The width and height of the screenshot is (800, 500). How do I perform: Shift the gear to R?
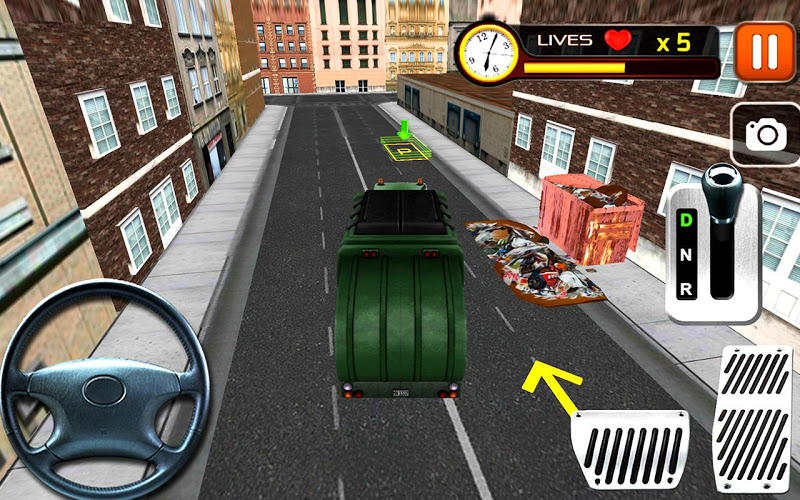click(686, 289)
